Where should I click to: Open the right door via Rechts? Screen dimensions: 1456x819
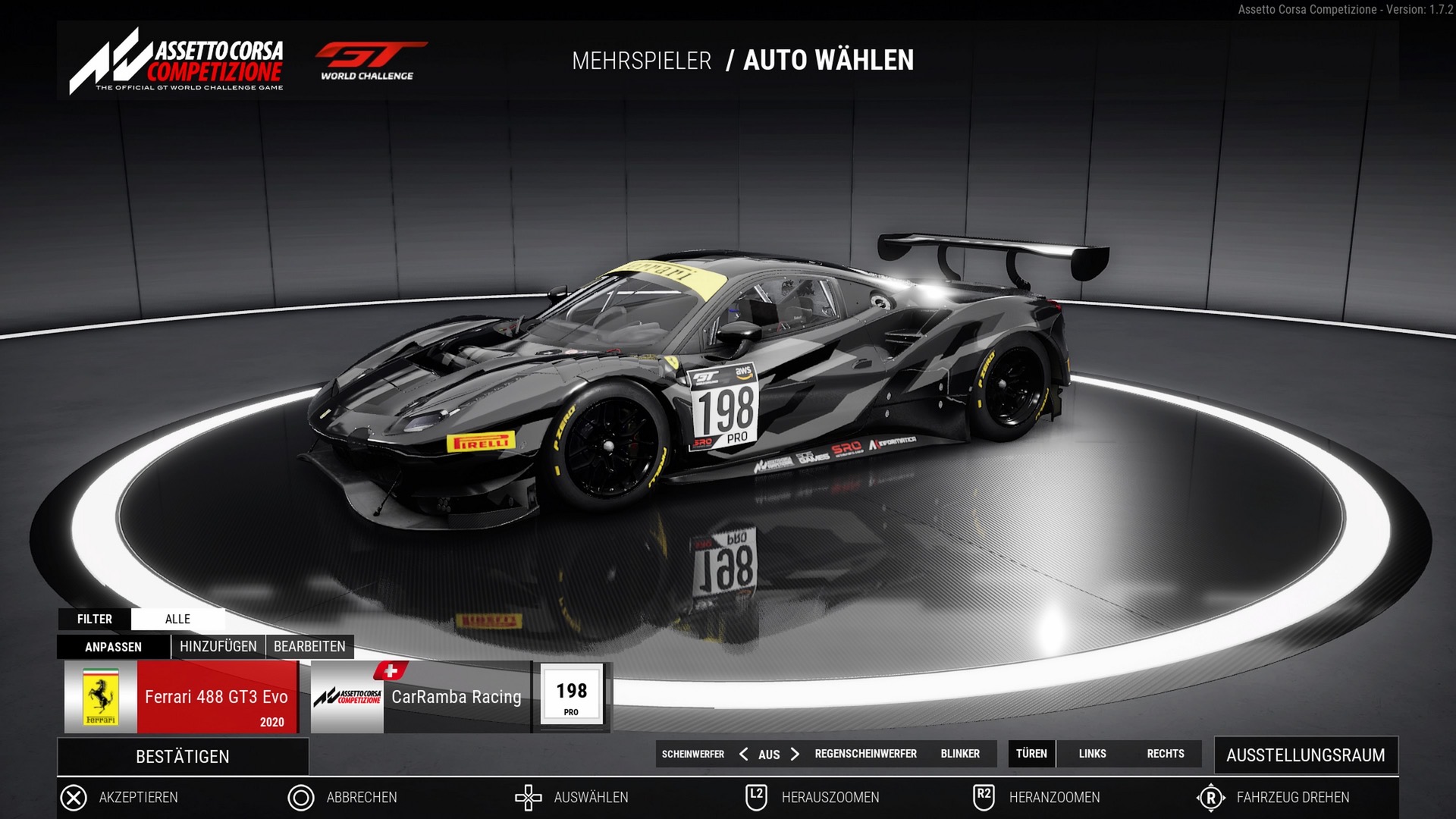point(1165,754)
